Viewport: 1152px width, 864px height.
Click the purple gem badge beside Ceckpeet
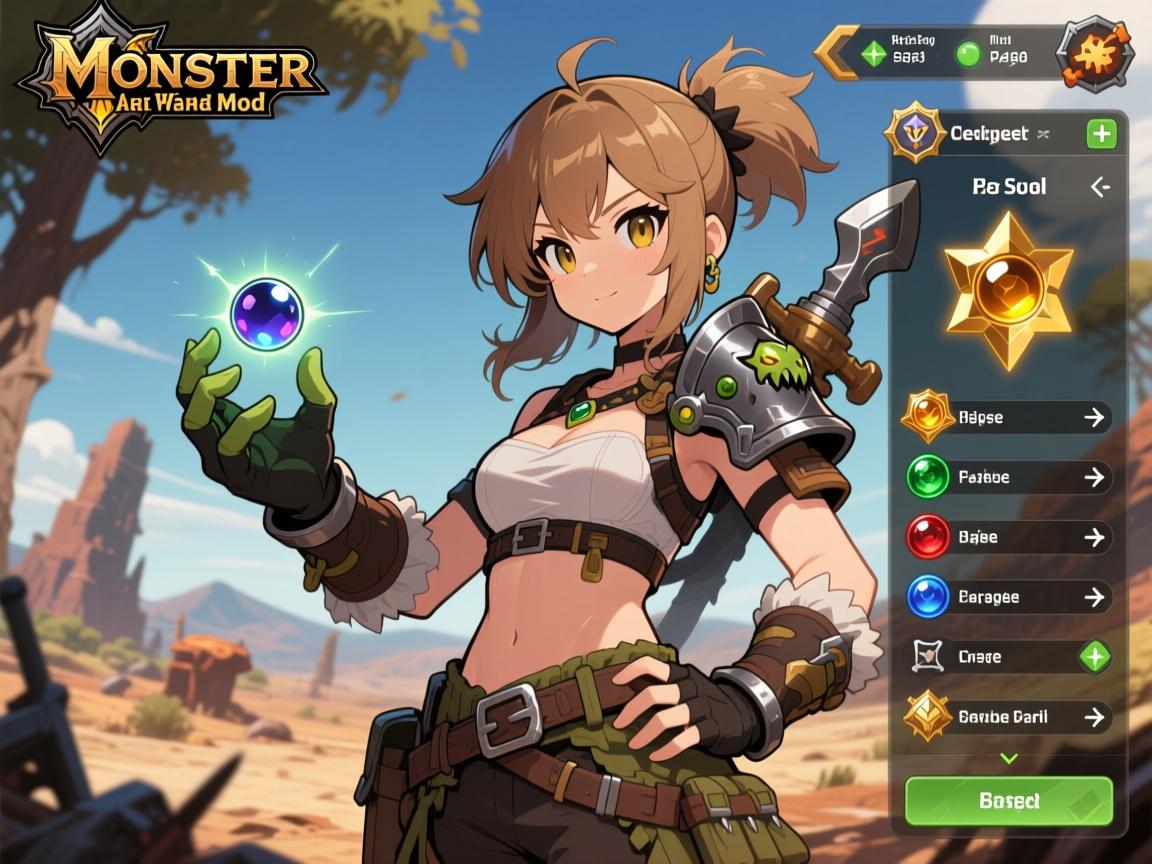(x=914, y=133)
